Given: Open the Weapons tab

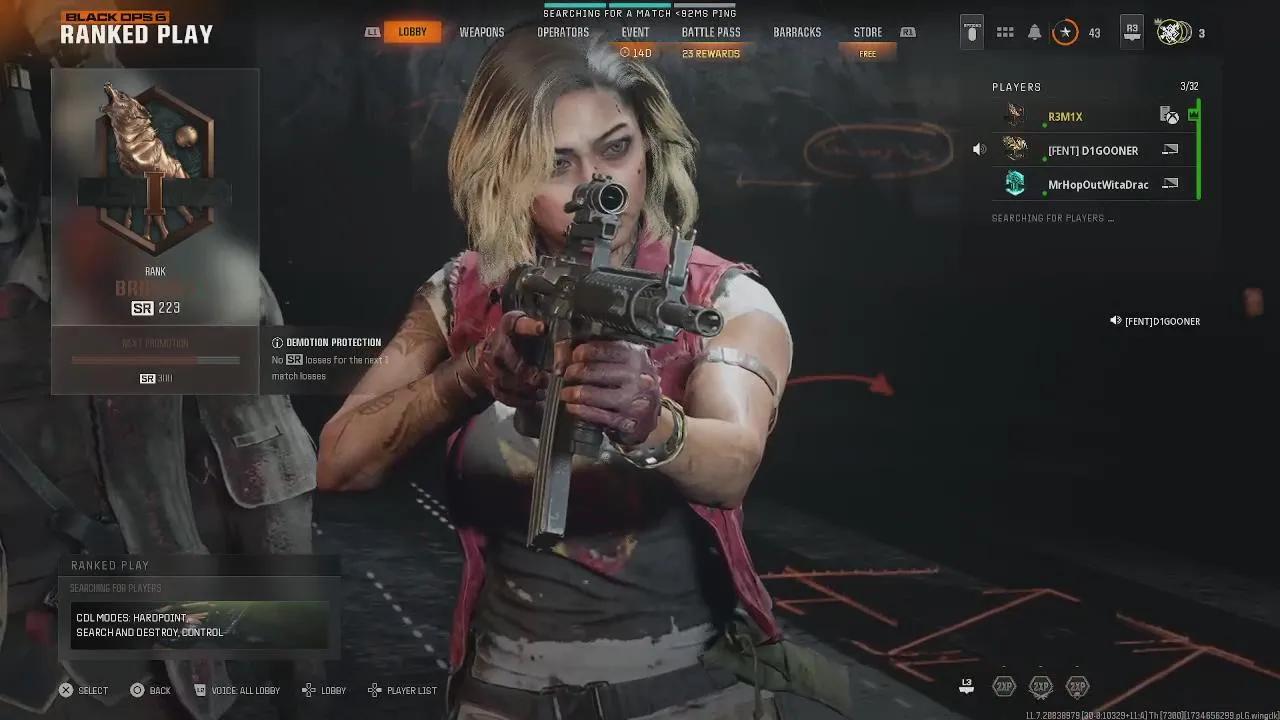Looking at the screenshot, I should 481,31.
